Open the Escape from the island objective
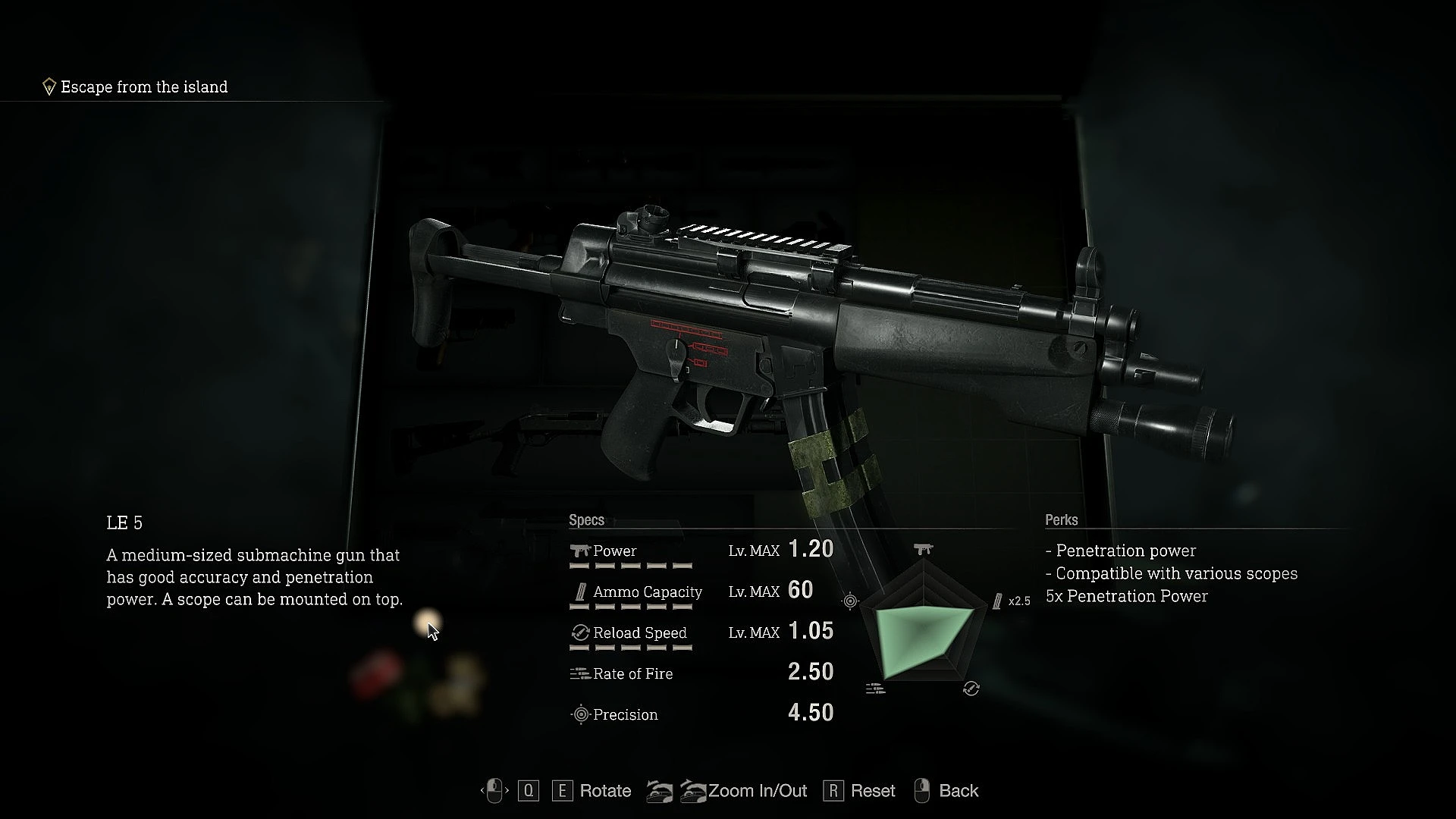 (143, 87)
